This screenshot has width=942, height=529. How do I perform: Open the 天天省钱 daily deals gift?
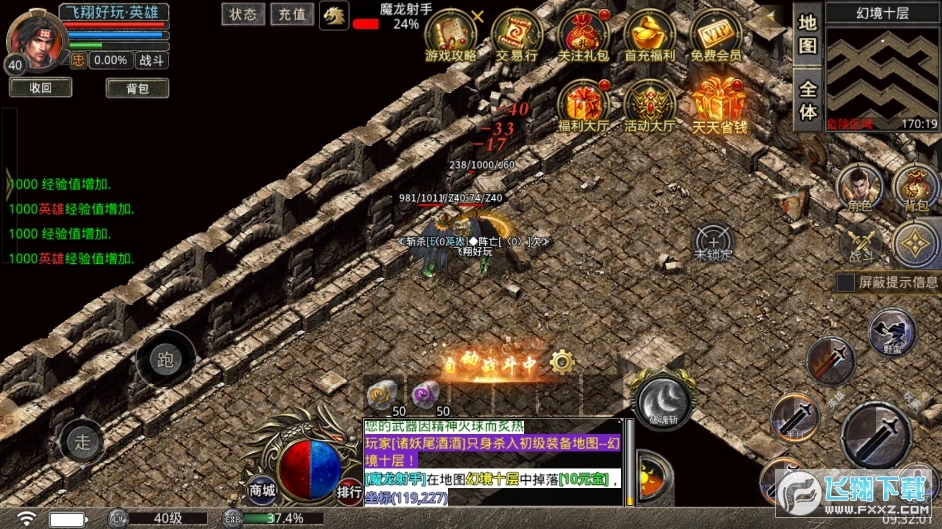click(x=716, y=105)
